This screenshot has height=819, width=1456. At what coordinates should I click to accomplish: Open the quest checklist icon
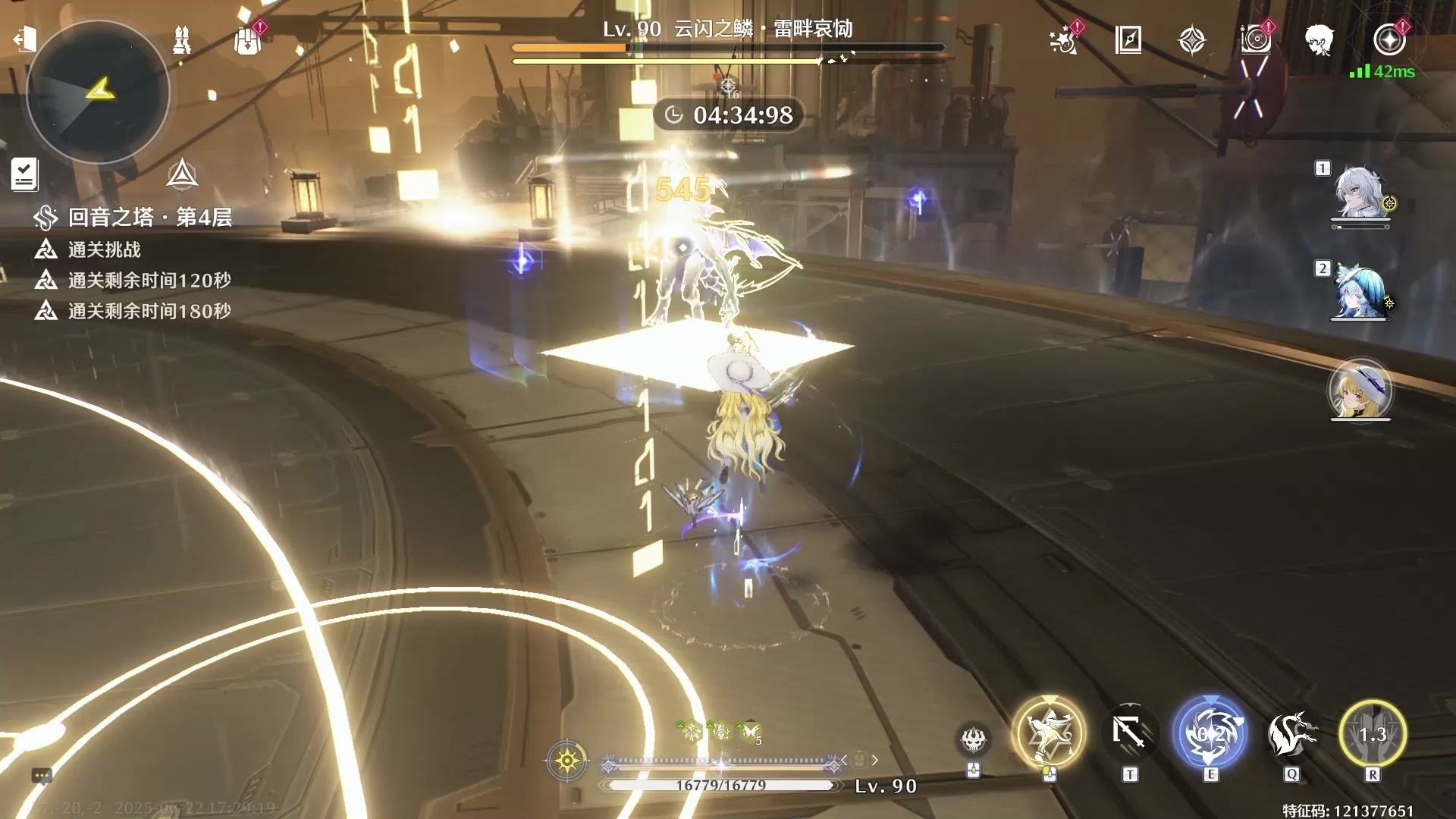[24, 174]
